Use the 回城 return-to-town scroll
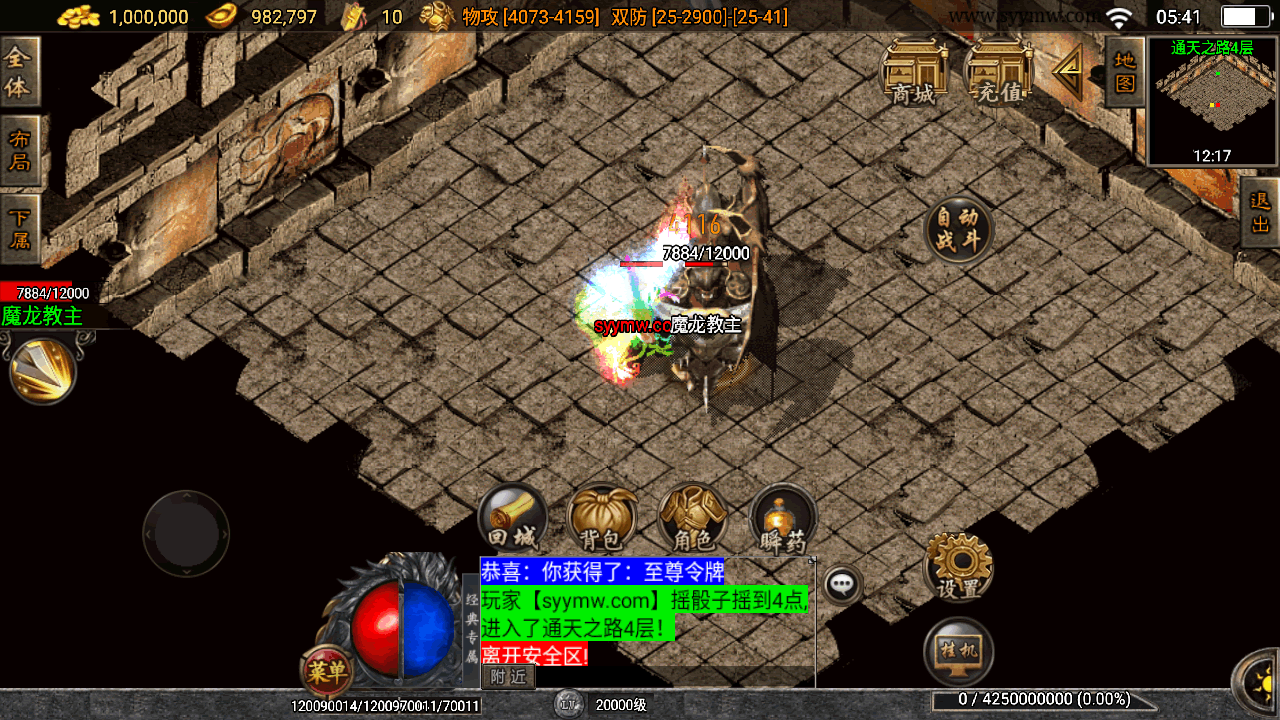1280x720 pixels. 513,518
